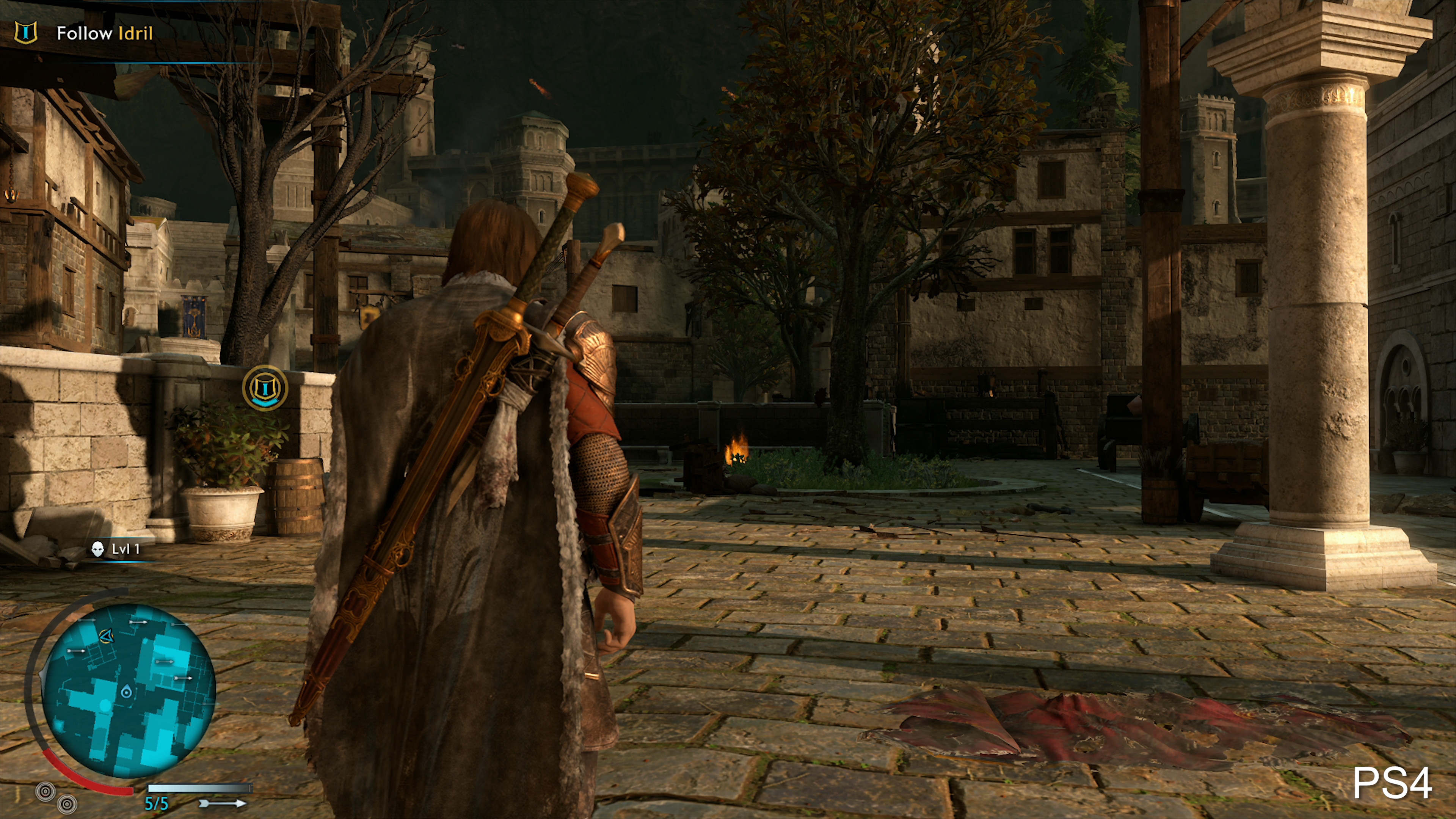Screen dimensions: 1456x819
Task: Open the circular minimap
Action: click(129, 690)
